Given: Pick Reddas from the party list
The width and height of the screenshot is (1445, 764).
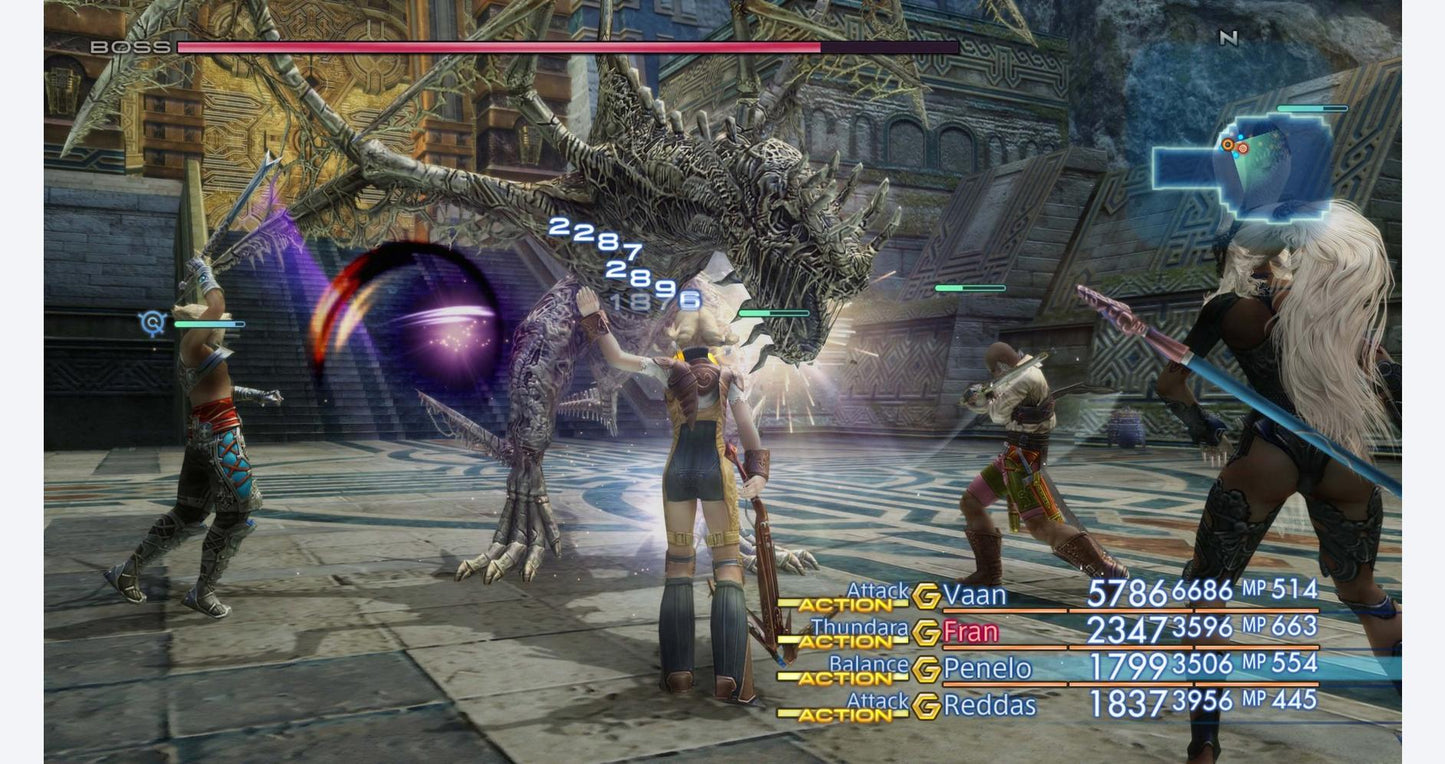Looking at the screenshot, I should [990, 705].
